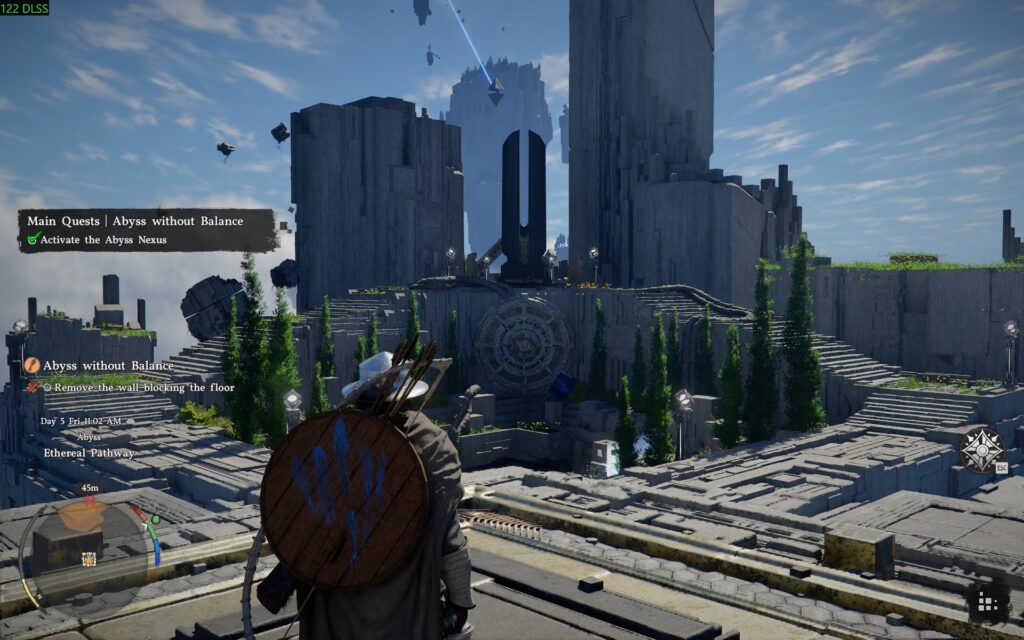Open the Main Quests tracker panel
This screenshot has width=1024, height=640.
[147, 229]
